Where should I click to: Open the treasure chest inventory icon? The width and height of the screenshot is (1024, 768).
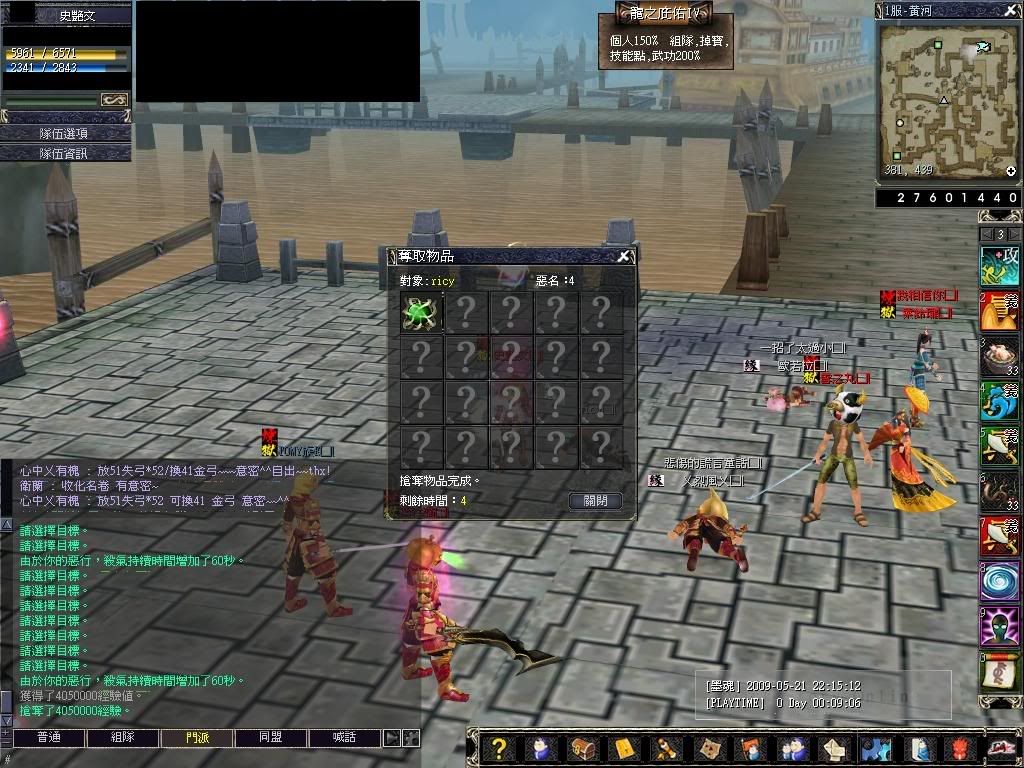[582, 749]
